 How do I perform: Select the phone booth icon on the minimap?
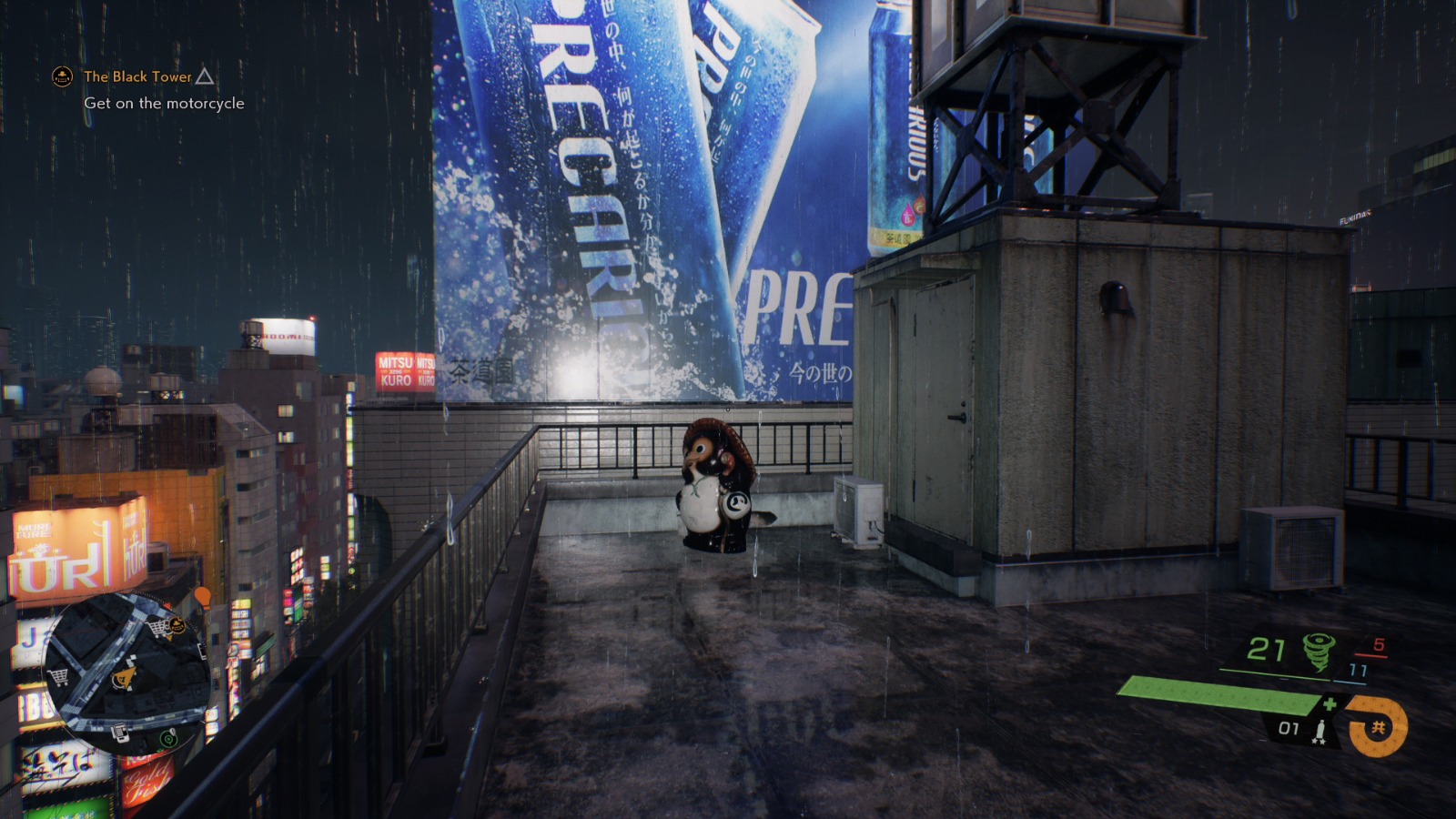point(120,732)
